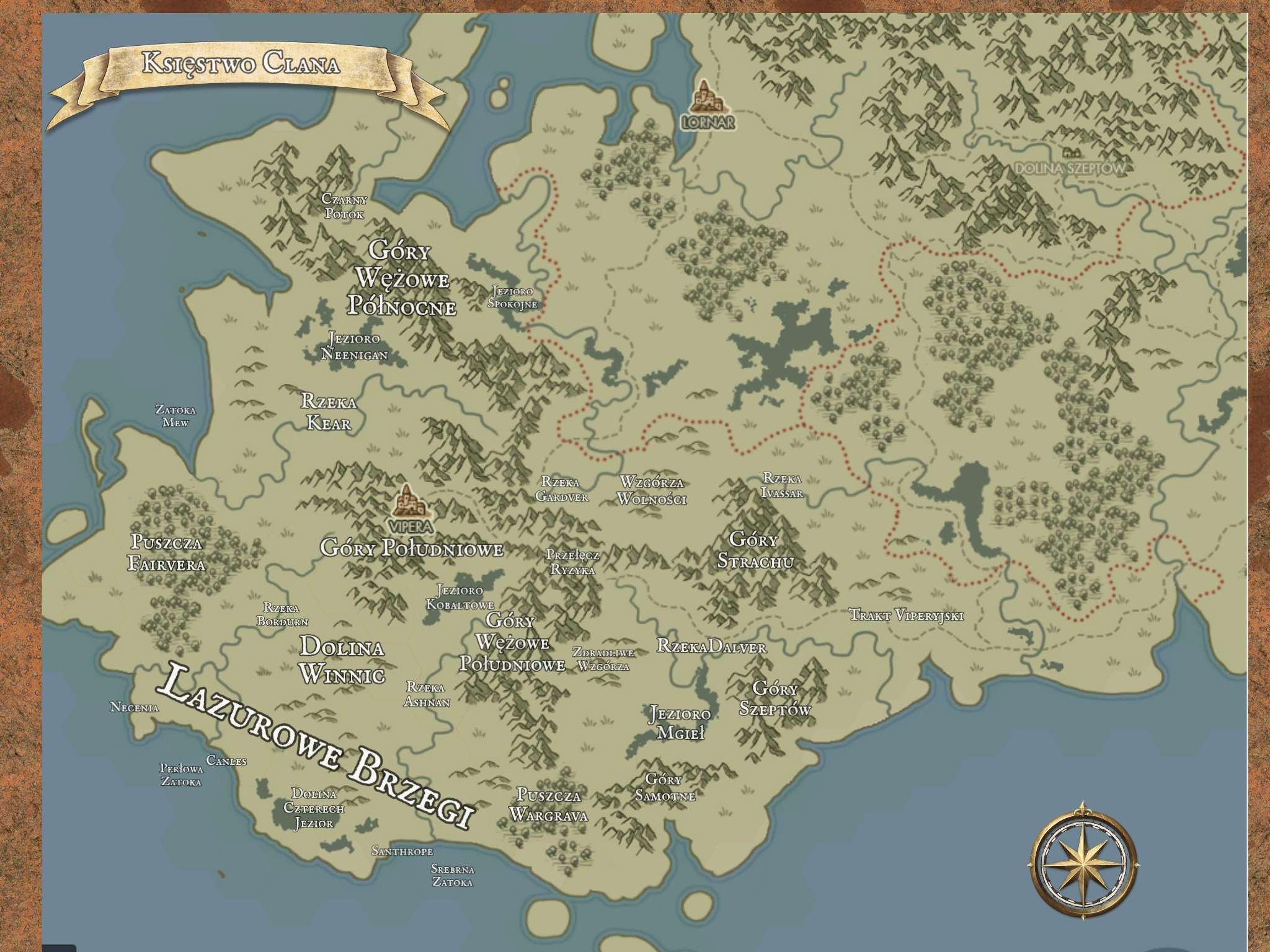Select the Lornar city marker
1270x952 pixels.
click(706, 99)
